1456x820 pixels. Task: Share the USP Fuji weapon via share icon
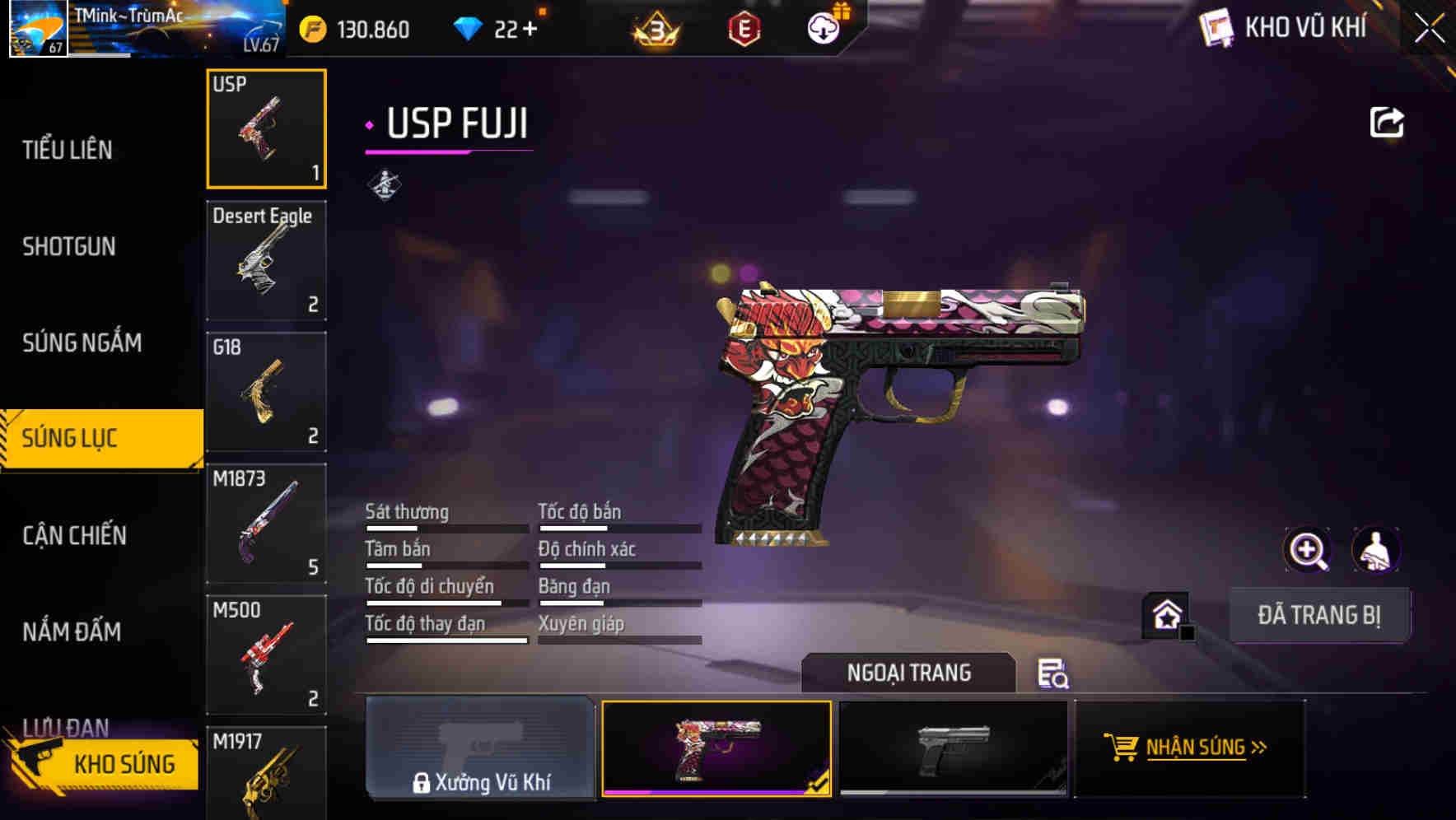point(1387,121)
